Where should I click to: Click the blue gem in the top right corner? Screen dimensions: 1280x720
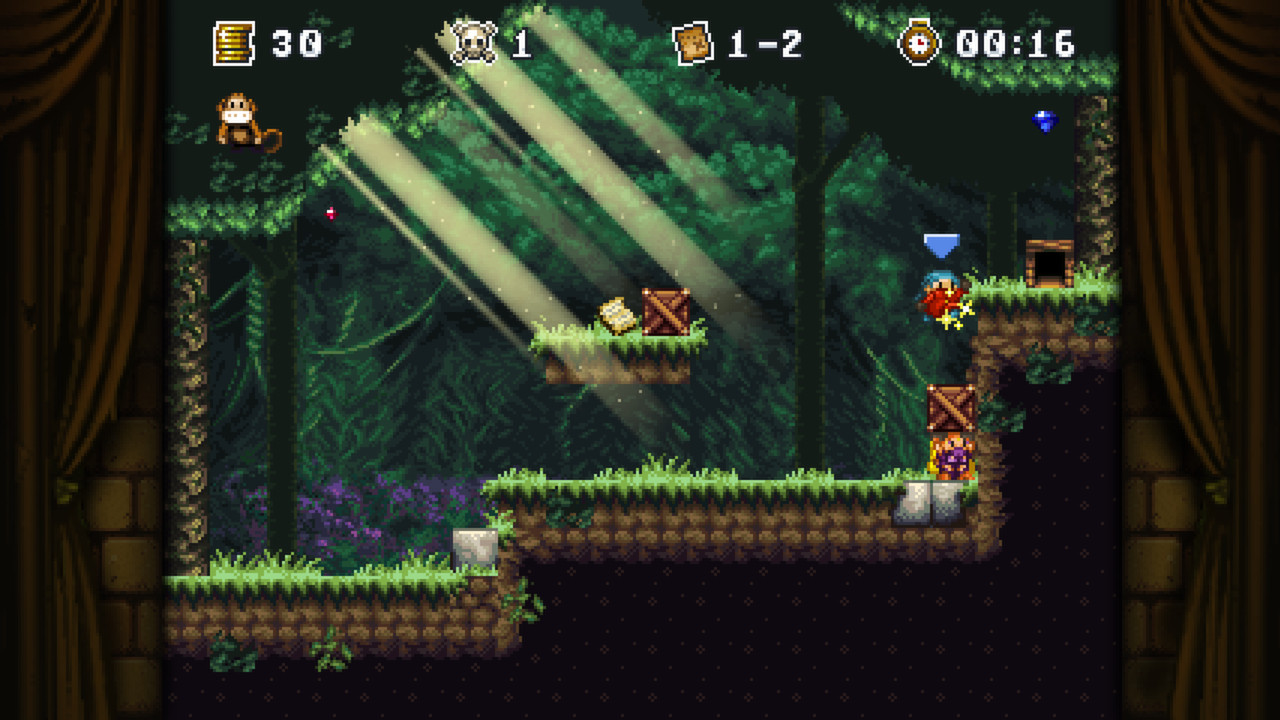(1045, 121)
